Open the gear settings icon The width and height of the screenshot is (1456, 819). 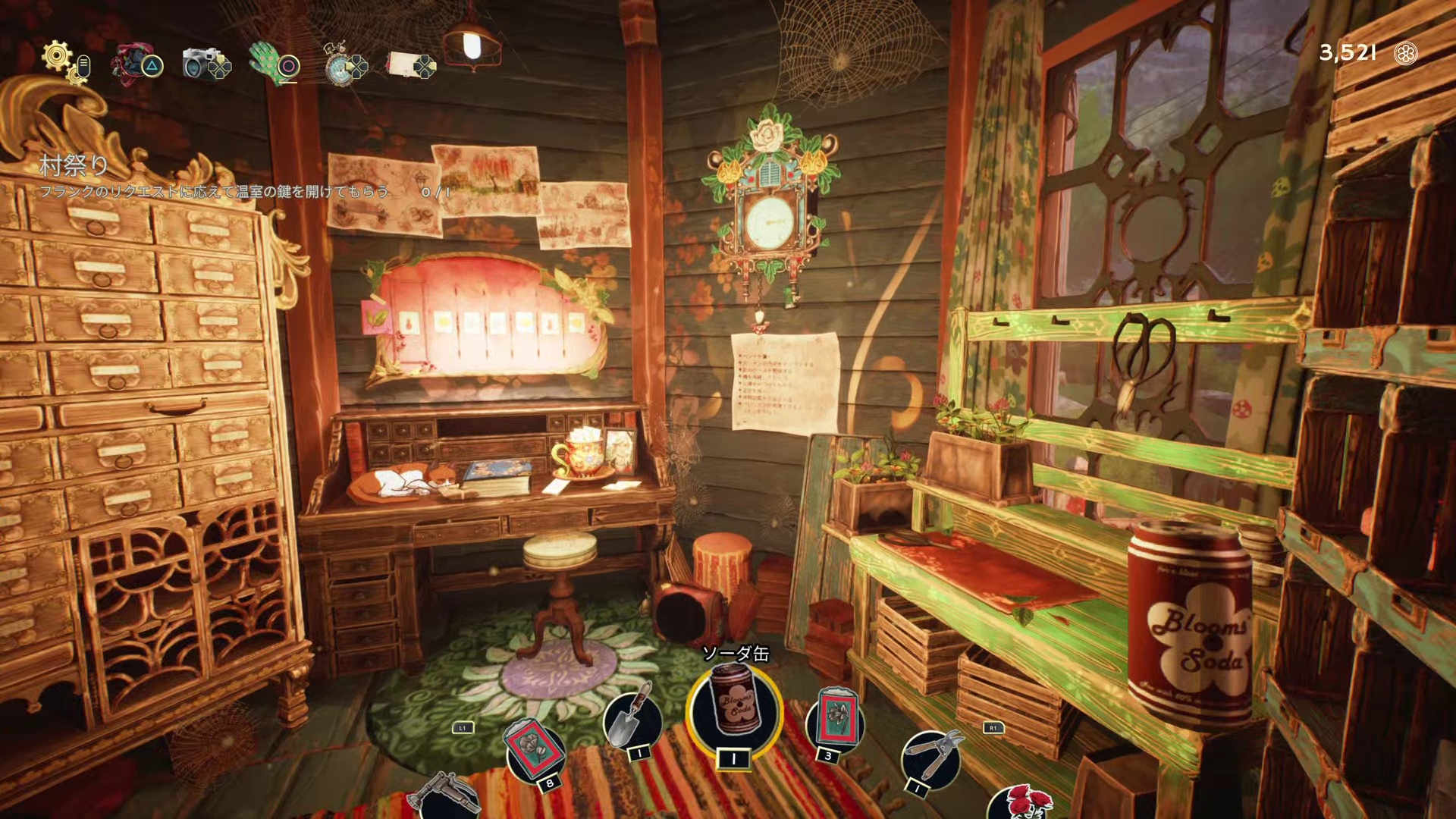[58, 56]
